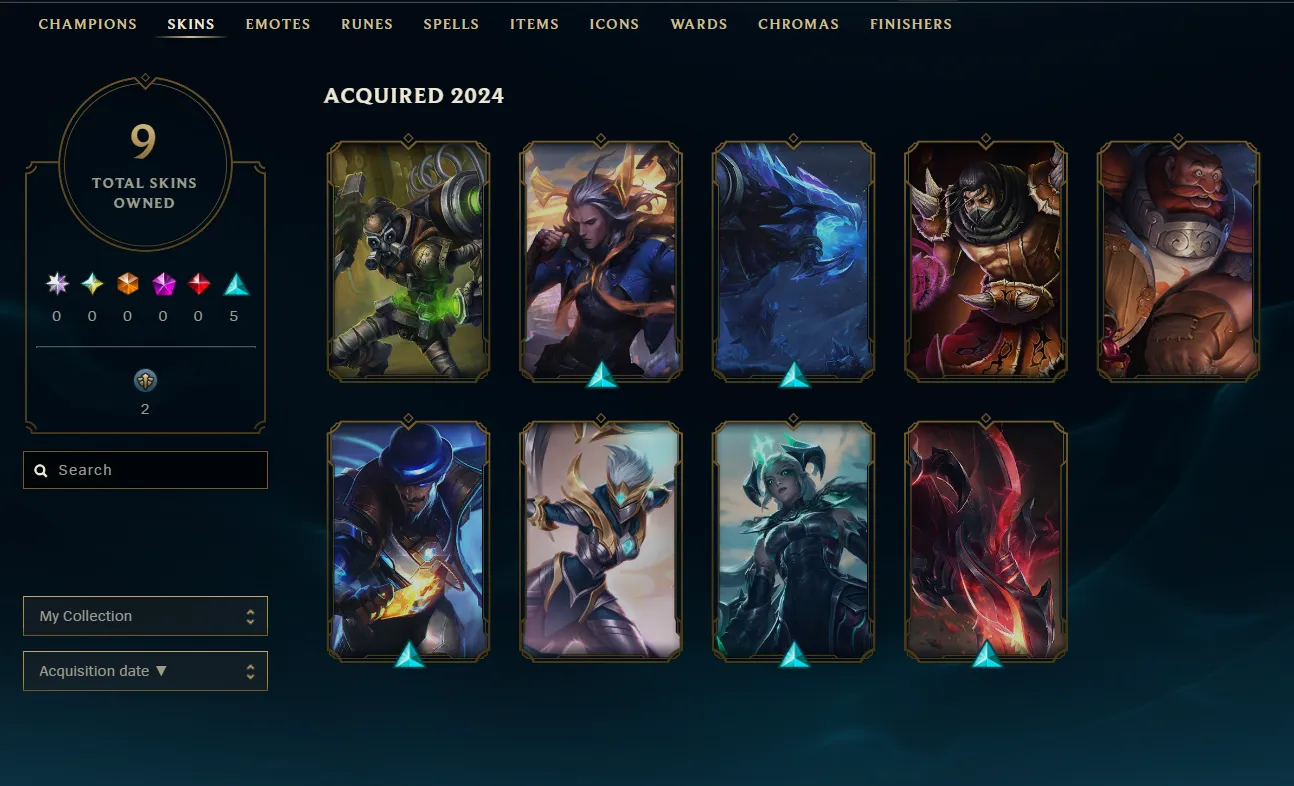The image size is (1294, 786).
Task: Switch to the CHAMPIONS tab
Action: [x=87, y=24]
